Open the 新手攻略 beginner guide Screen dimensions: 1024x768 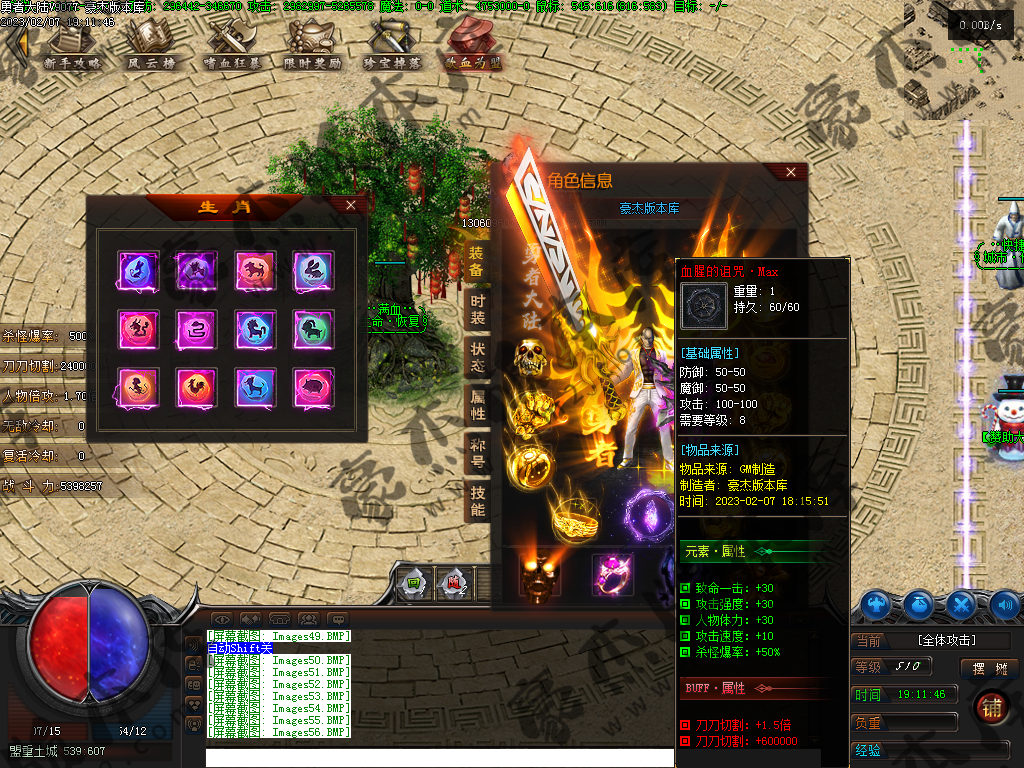72,45
